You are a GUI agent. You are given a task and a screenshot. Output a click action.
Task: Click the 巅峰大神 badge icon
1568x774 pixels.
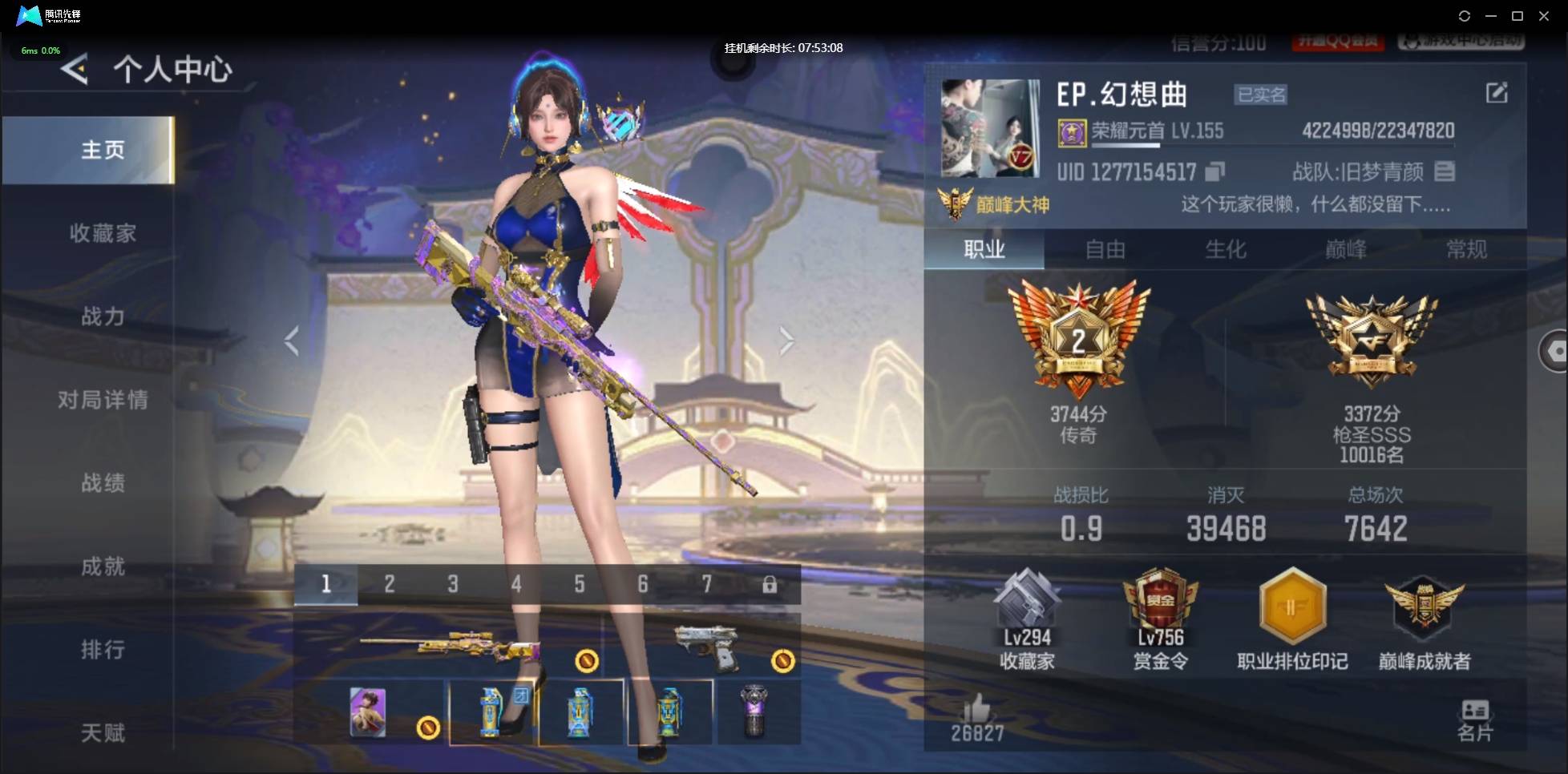pos(954,202)
